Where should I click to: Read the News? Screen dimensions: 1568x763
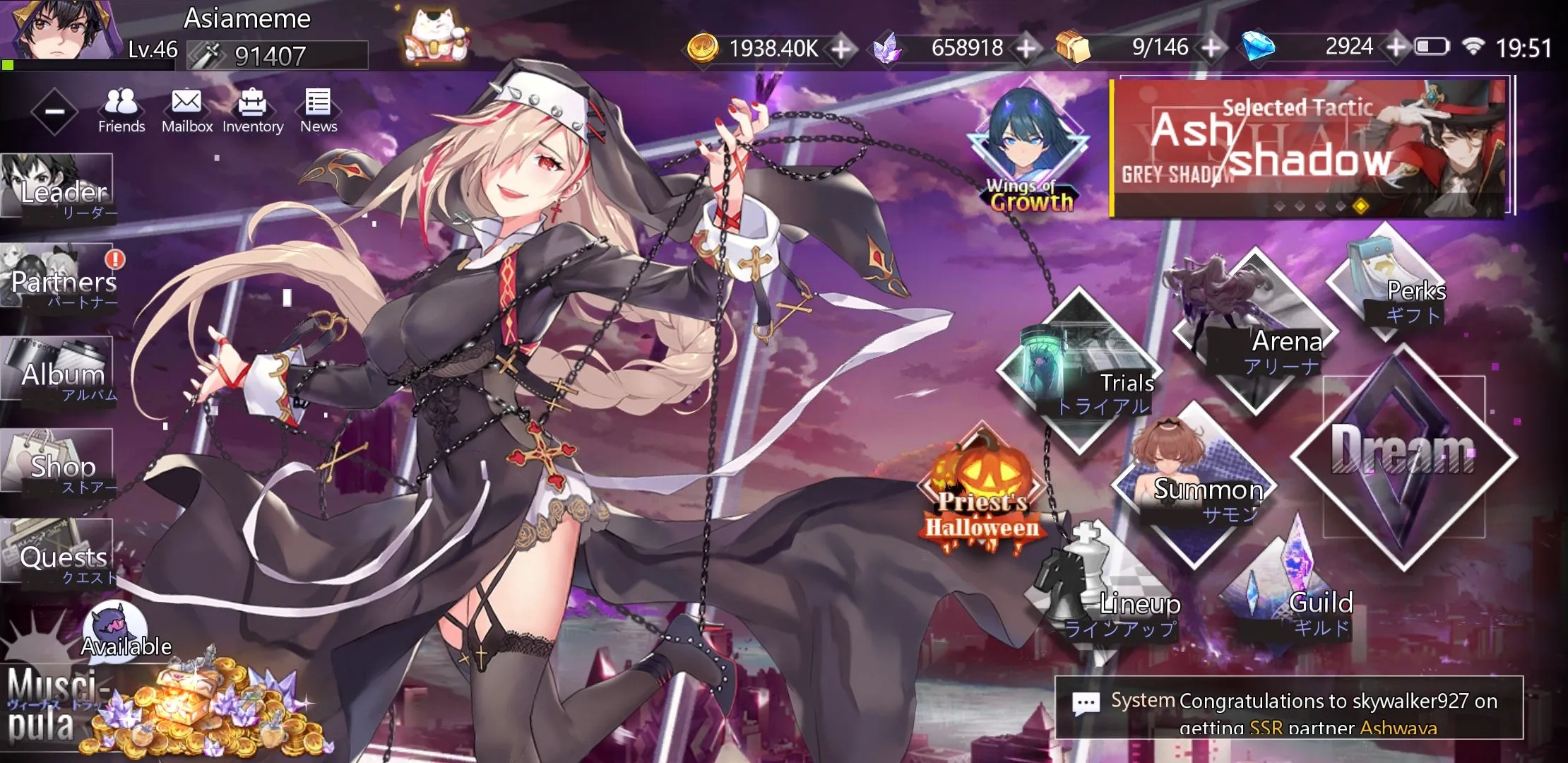tap(318, 110)
